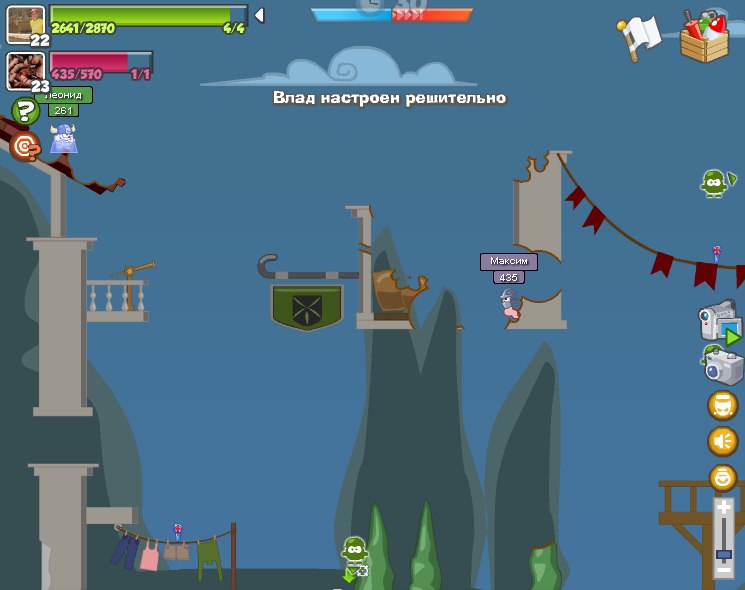Screen dimensions: 745x590
Task: Collapse the team health bars with the white arrow
Action: coord(259,15)
